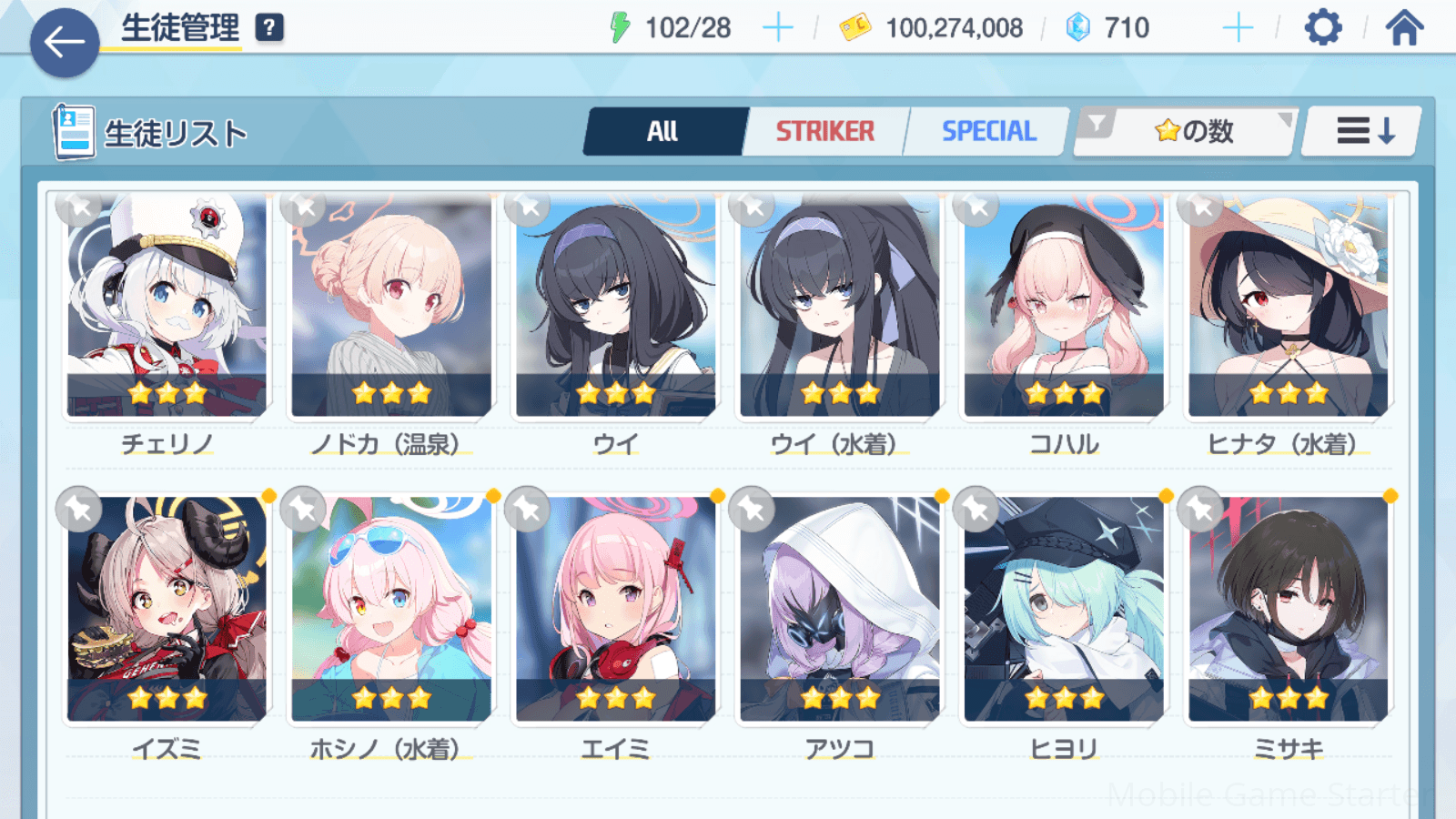Go back with the arrow button
Screen dimensions: 1456x819
65,42
